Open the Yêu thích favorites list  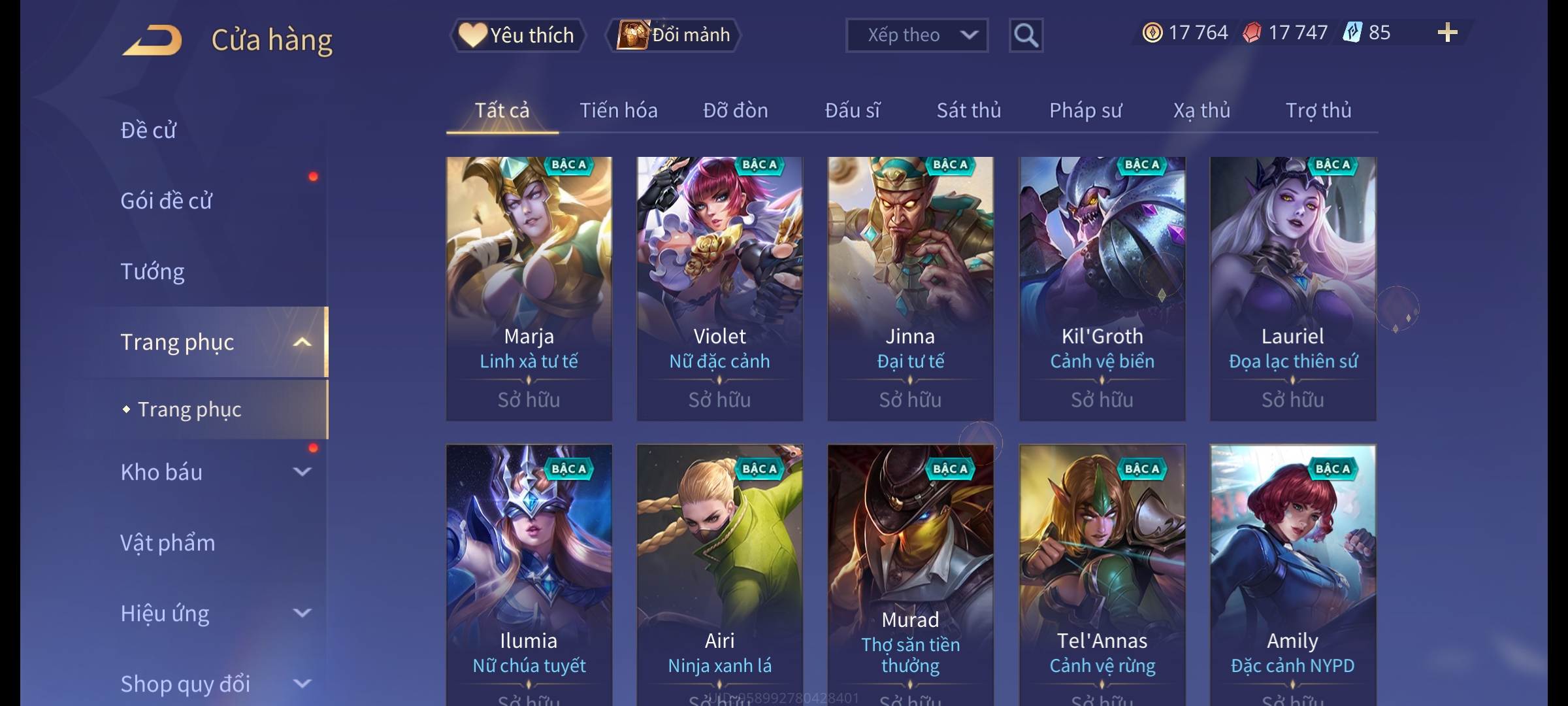click(517, 35)
